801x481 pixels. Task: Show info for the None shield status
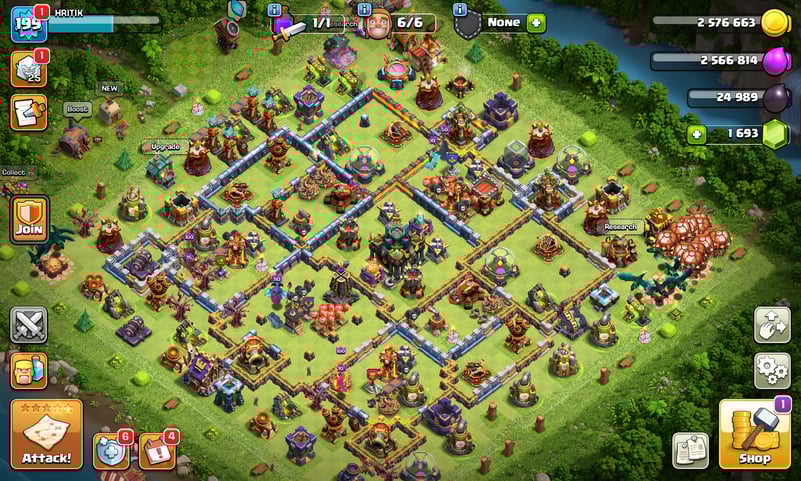click(x=460, y=9)
